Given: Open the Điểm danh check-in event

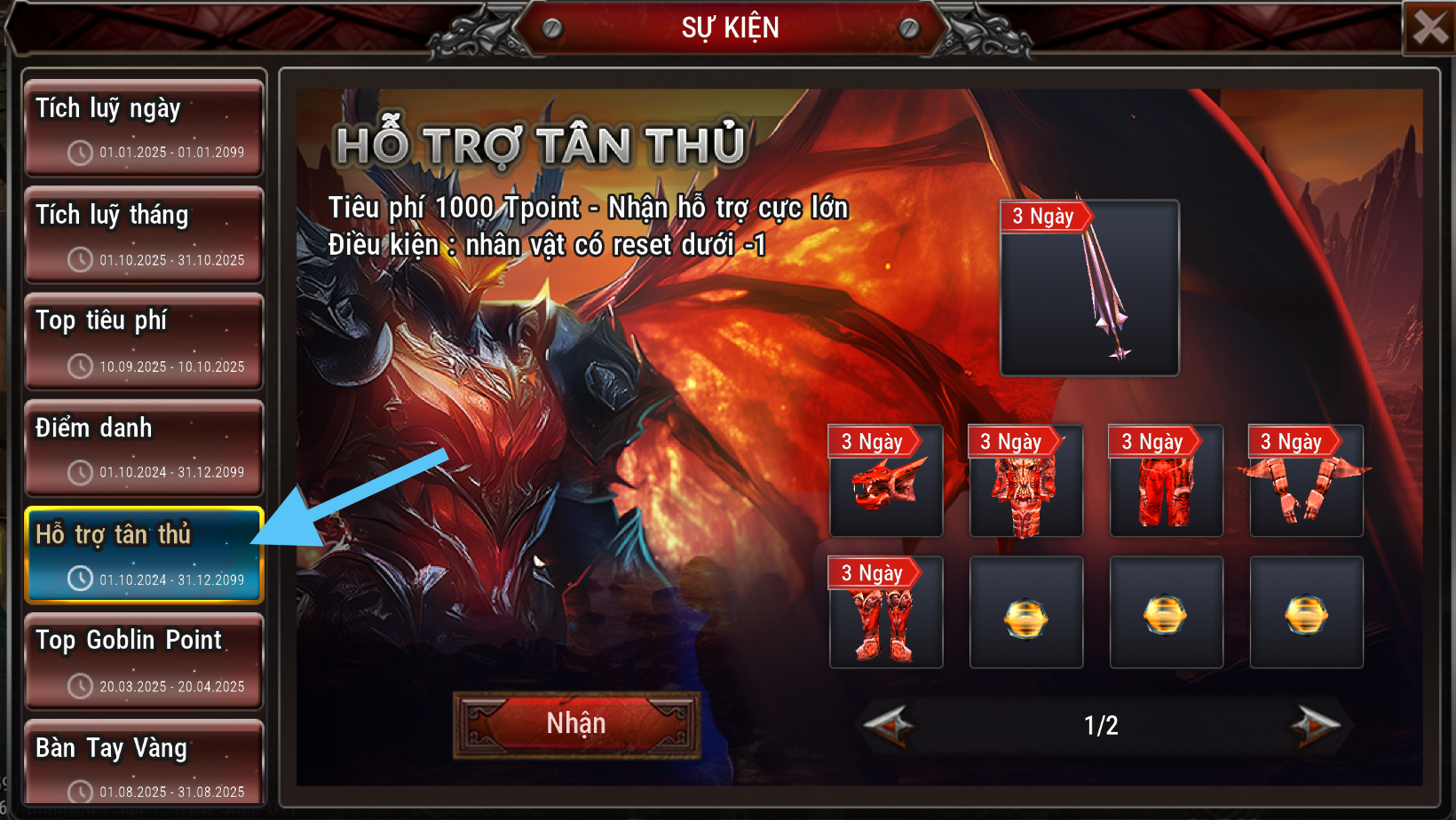Looking at the screenshot, I should point(144,448).
